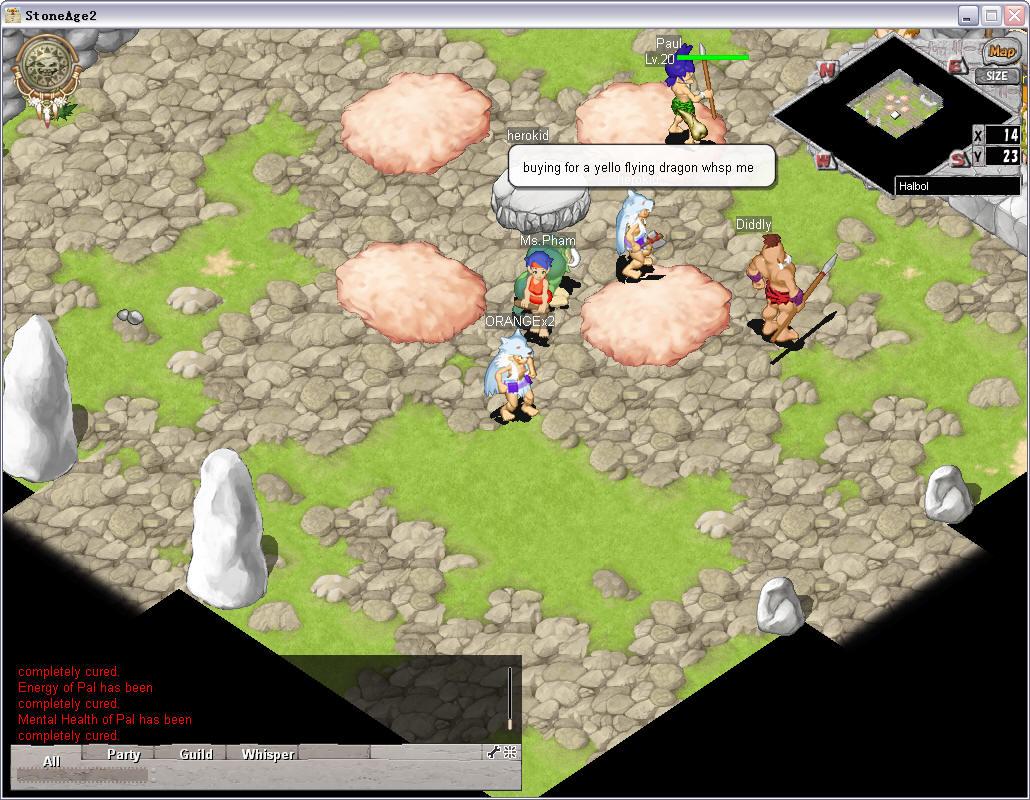Switch to the Party chat tab
The image size is (1030, 800).
(124, 754)
